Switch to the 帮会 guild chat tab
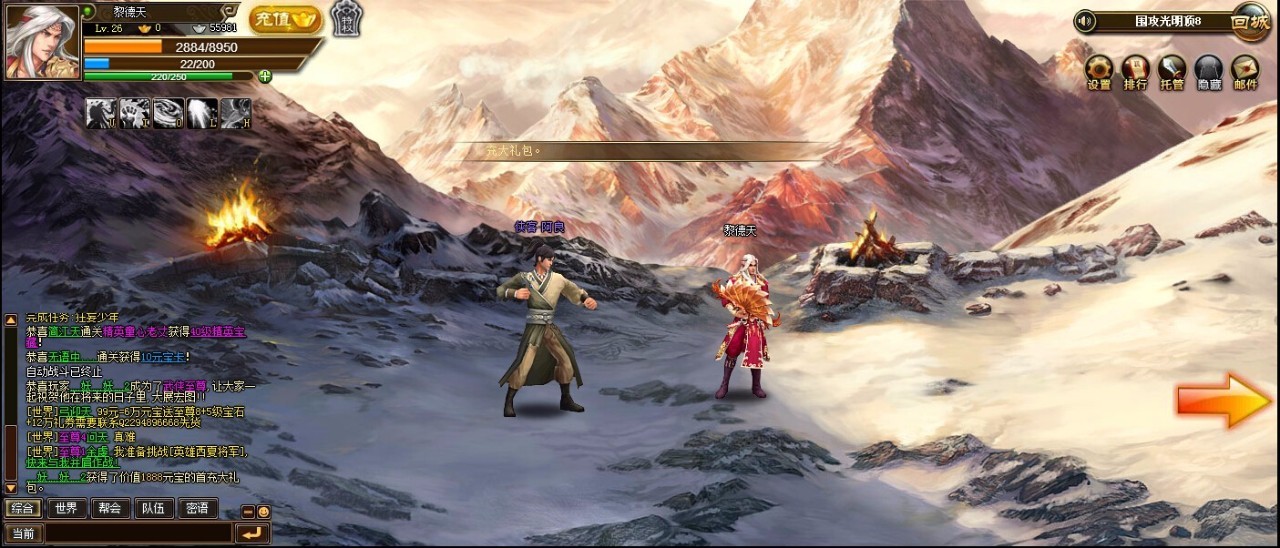Screen dimensions: 1280x548 tap(110, 508)
